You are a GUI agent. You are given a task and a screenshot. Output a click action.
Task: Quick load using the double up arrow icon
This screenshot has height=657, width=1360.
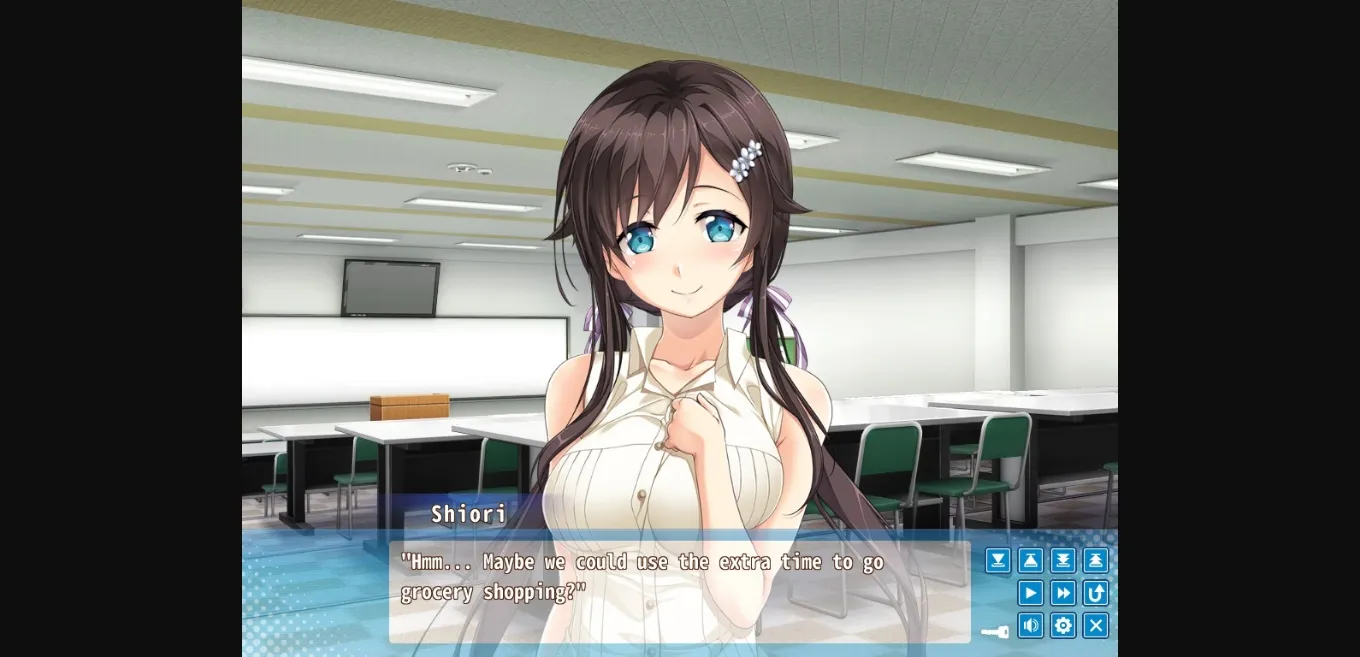pos(1095,561)
